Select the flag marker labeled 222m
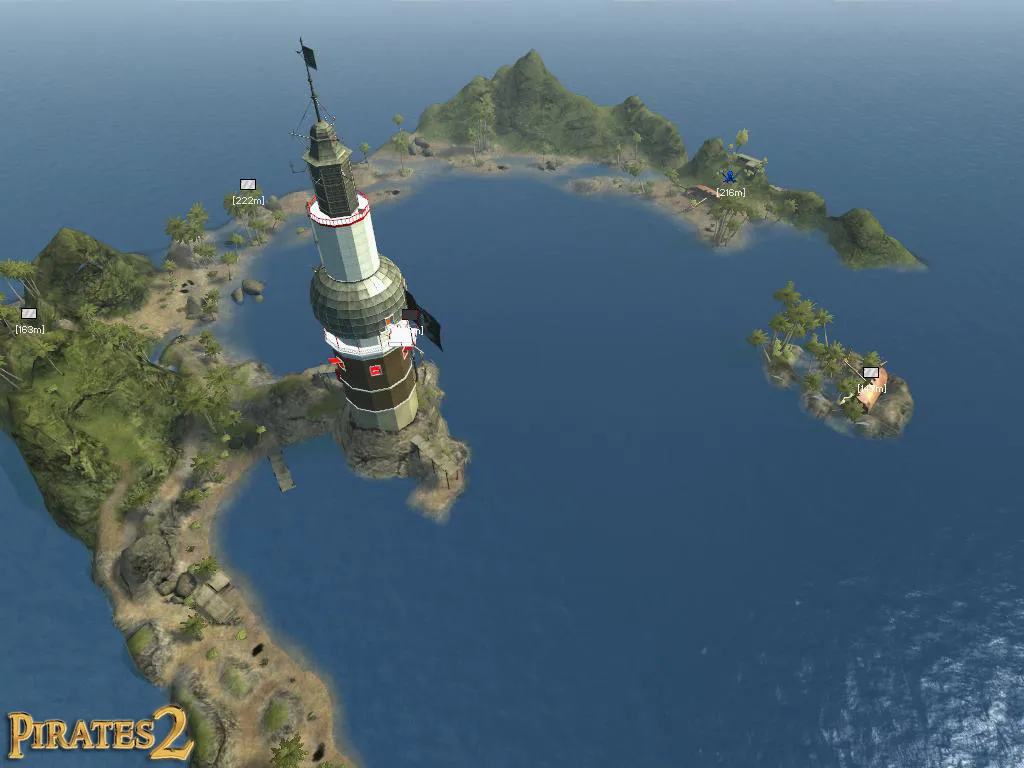1024x768 pixels. tap(248, 185)
